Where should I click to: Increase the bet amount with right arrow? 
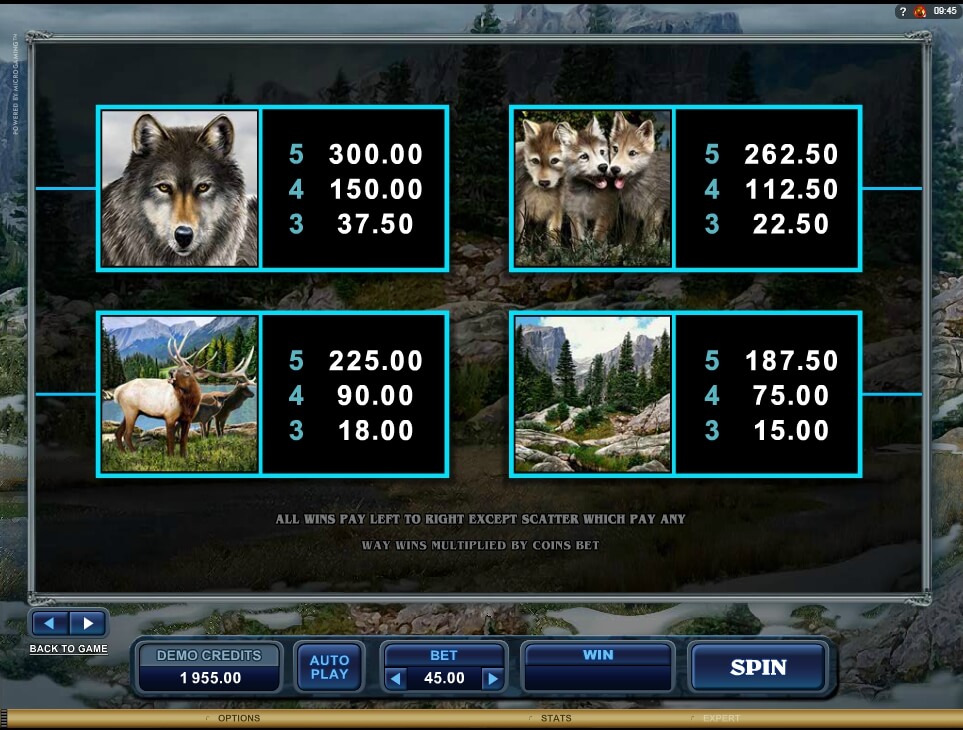(491, 678)
